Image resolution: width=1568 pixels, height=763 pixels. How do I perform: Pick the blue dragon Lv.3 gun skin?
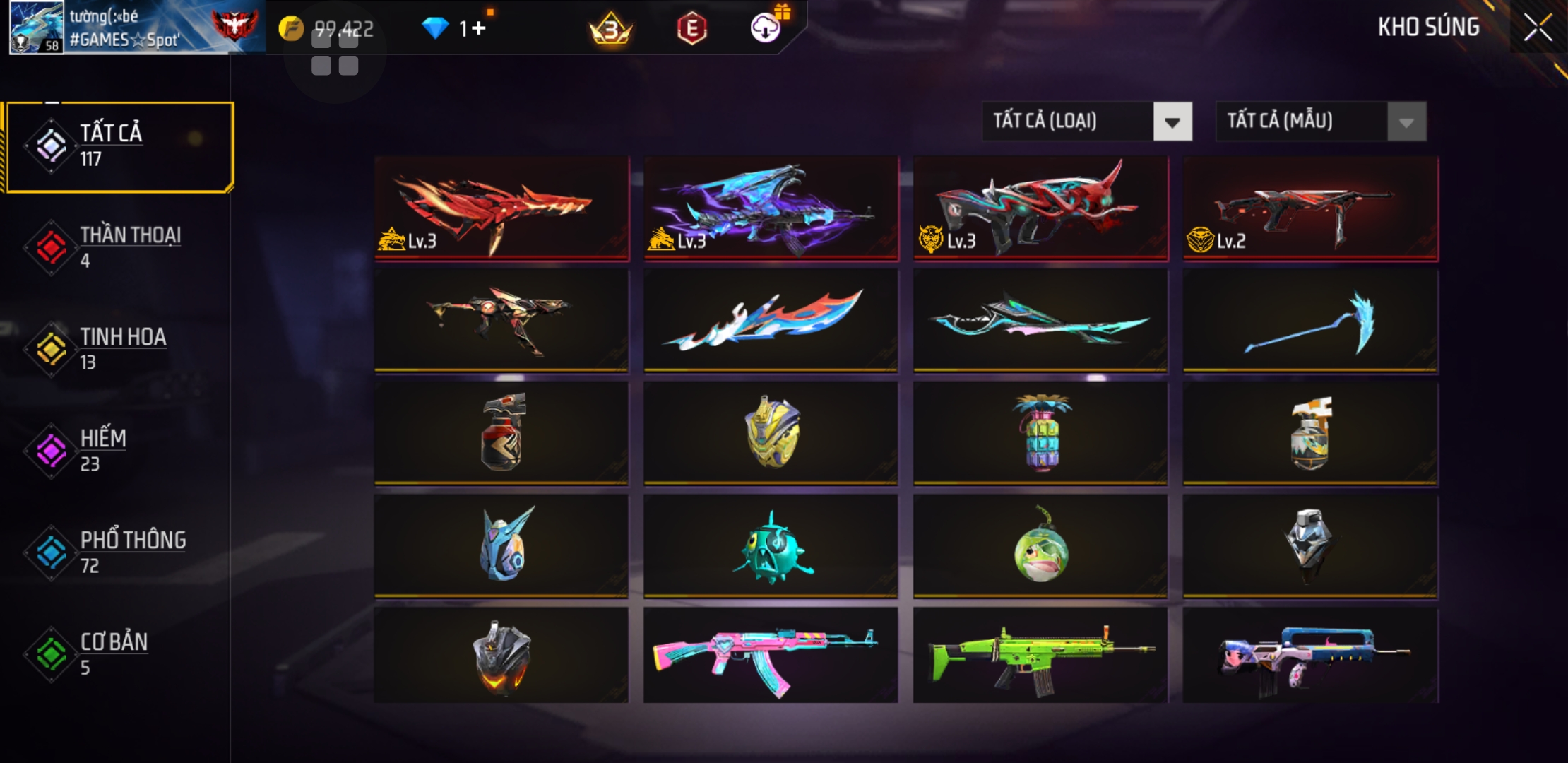(x=771, y=208)
